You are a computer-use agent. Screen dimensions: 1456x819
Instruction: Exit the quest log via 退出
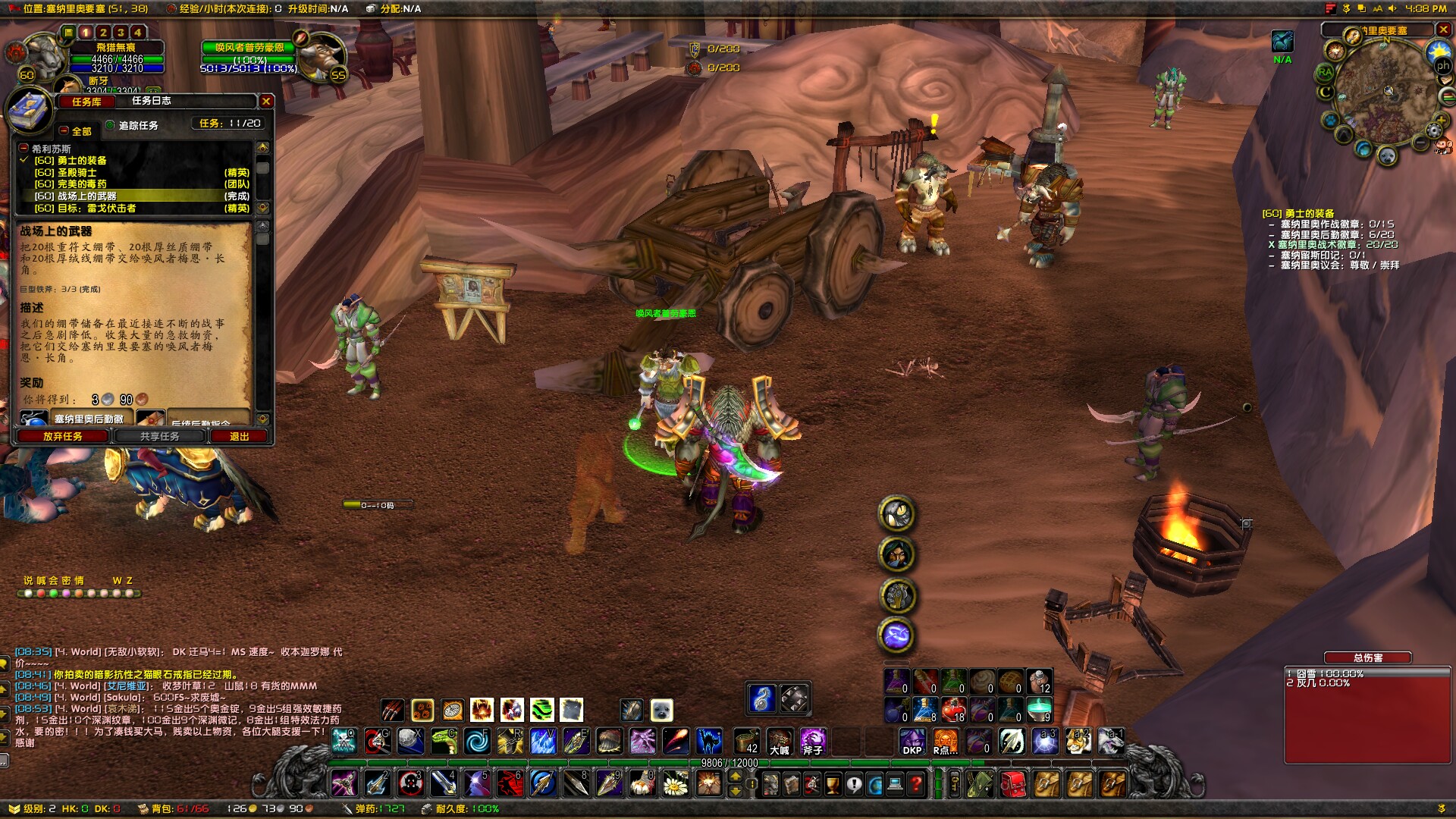point(239,437)
